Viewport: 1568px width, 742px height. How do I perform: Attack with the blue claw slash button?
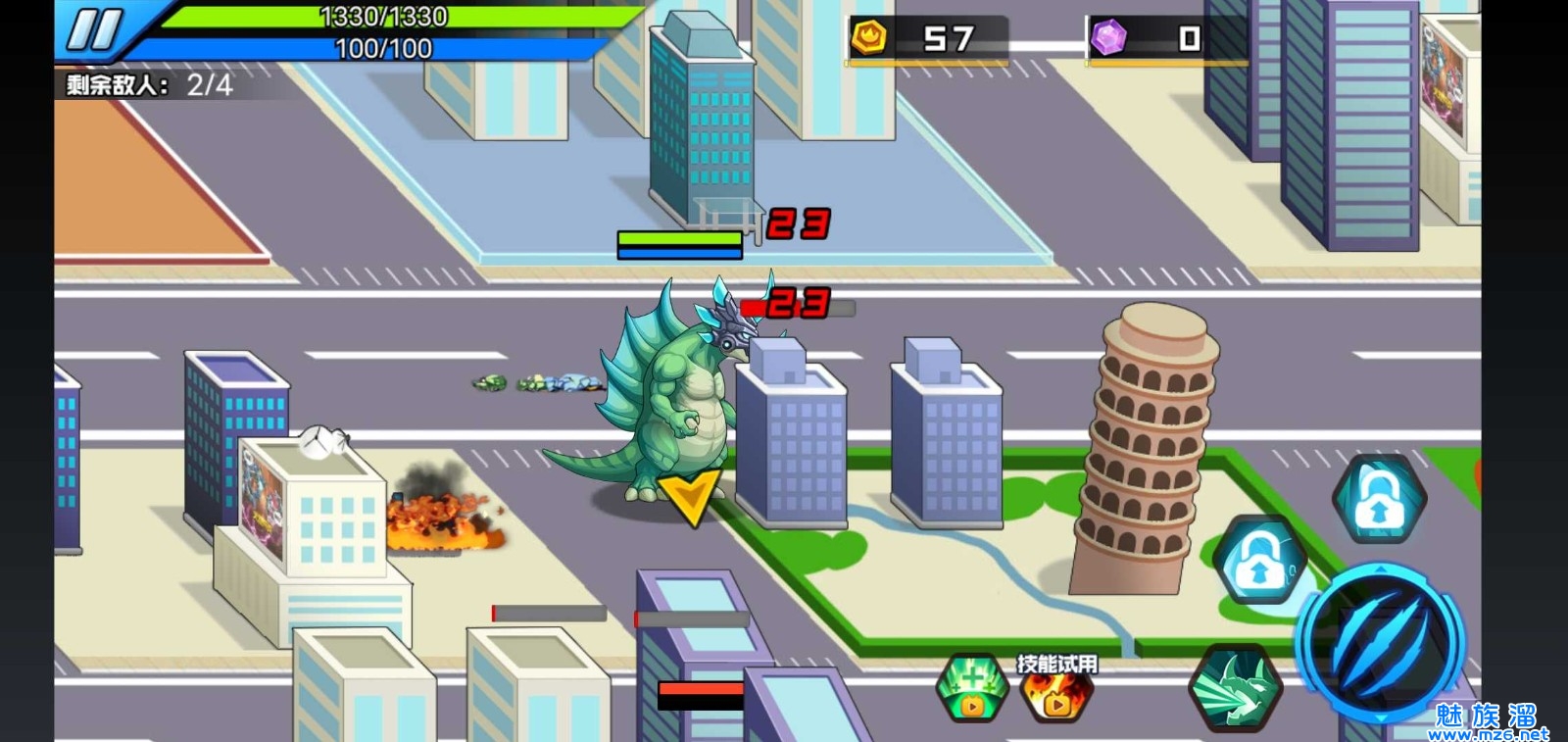click(1380, 643)
